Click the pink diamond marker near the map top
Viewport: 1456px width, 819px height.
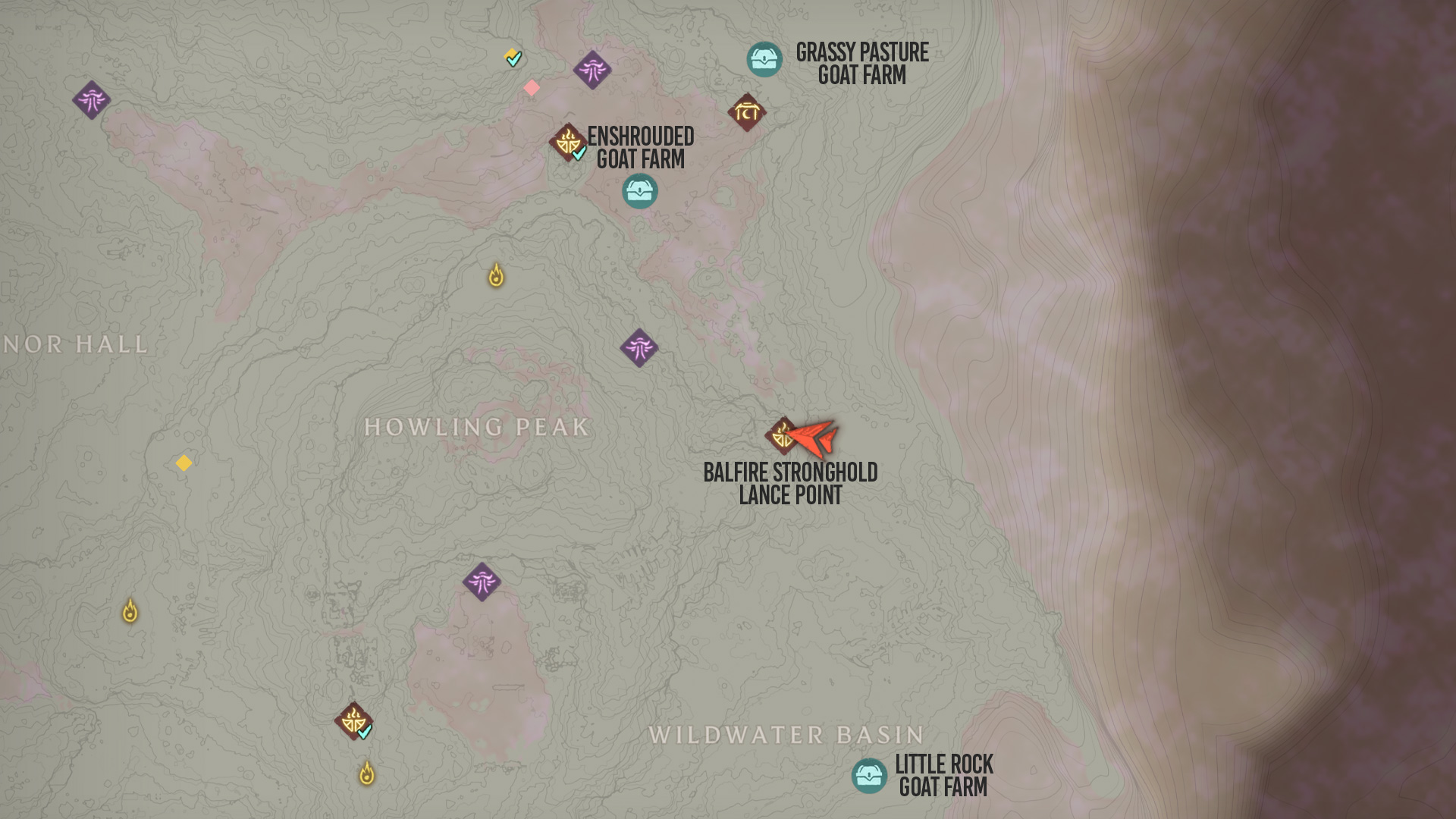[x=532, y=86]
